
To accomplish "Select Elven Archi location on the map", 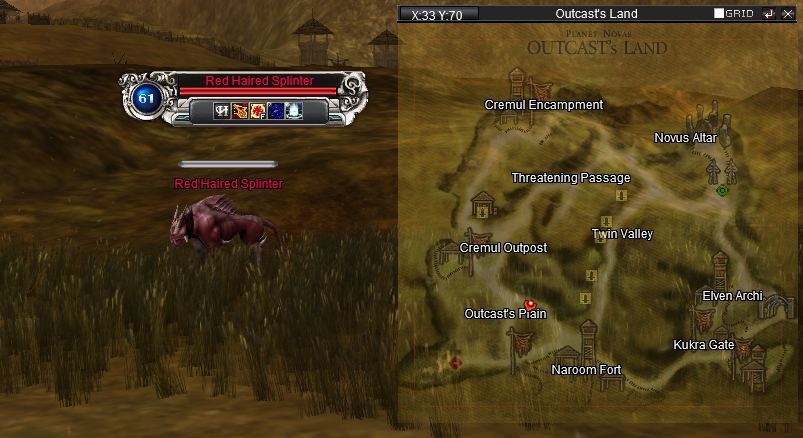I will pos(732,295).
